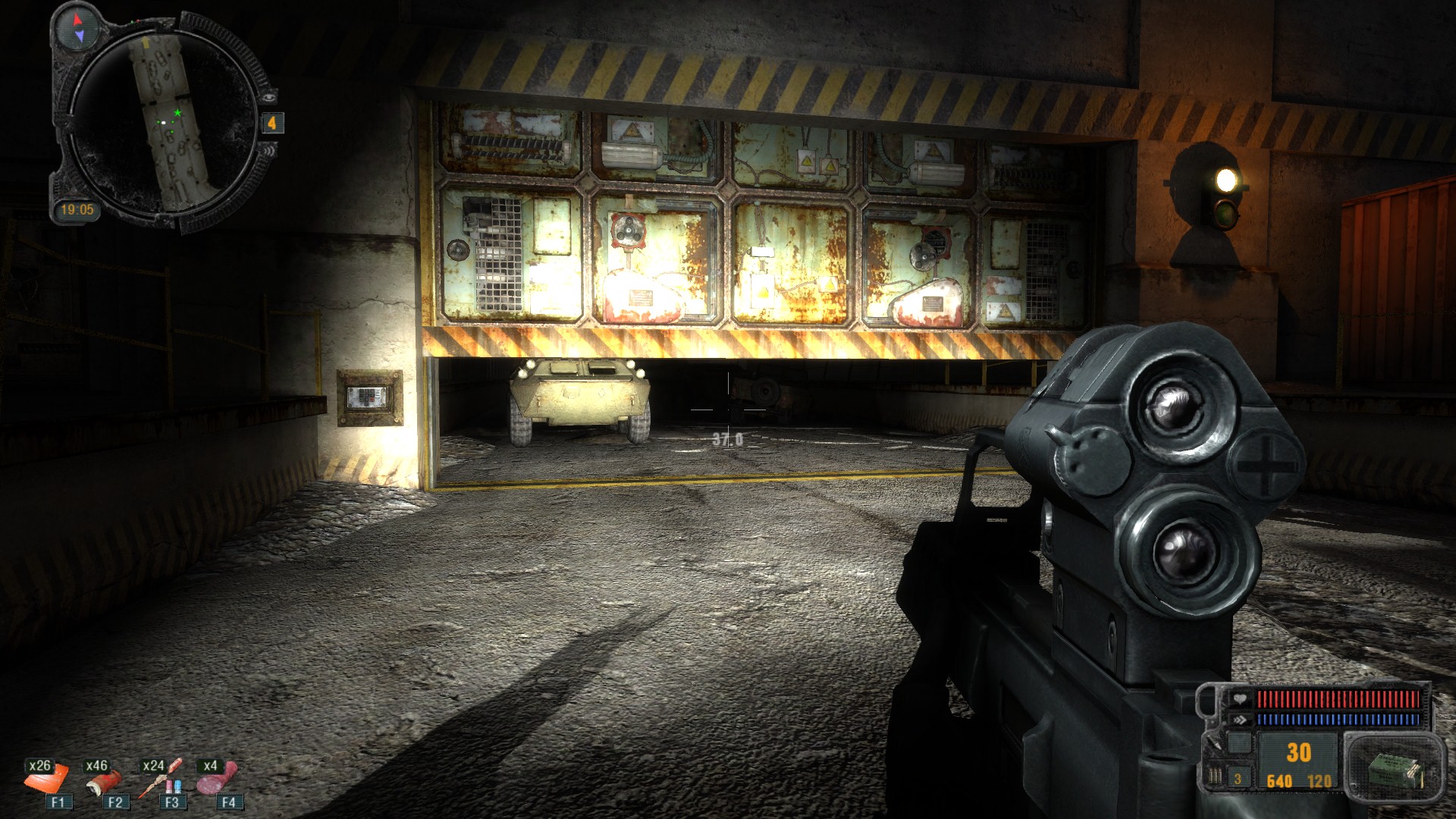The width and height of the screenshot is (1456, 819).
Task: Click the three-bullet fire mode icon
Action: click(1216, 779)
